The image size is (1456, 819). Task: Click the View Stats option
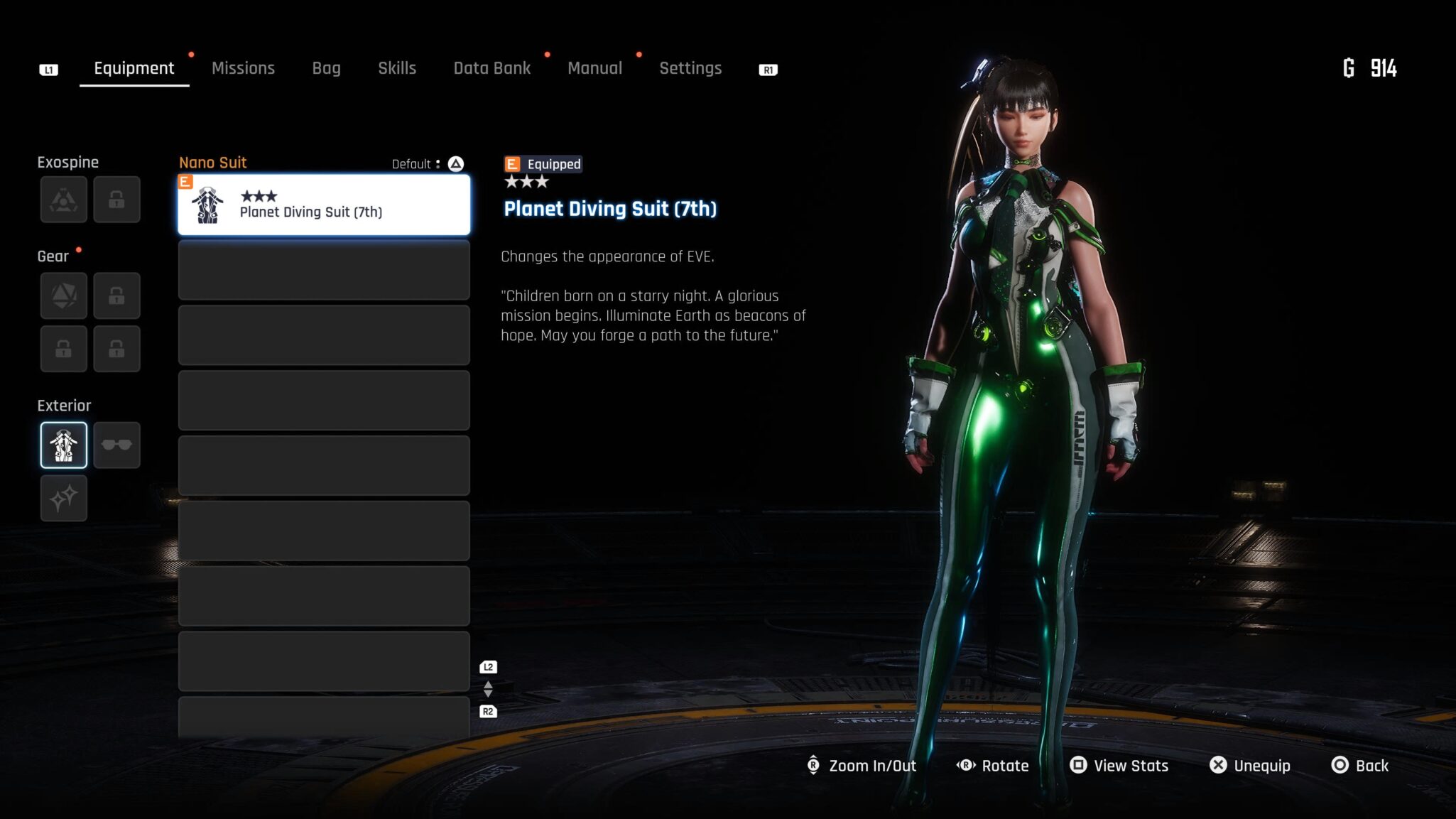pyautogui.click(x=1119, y=766)
